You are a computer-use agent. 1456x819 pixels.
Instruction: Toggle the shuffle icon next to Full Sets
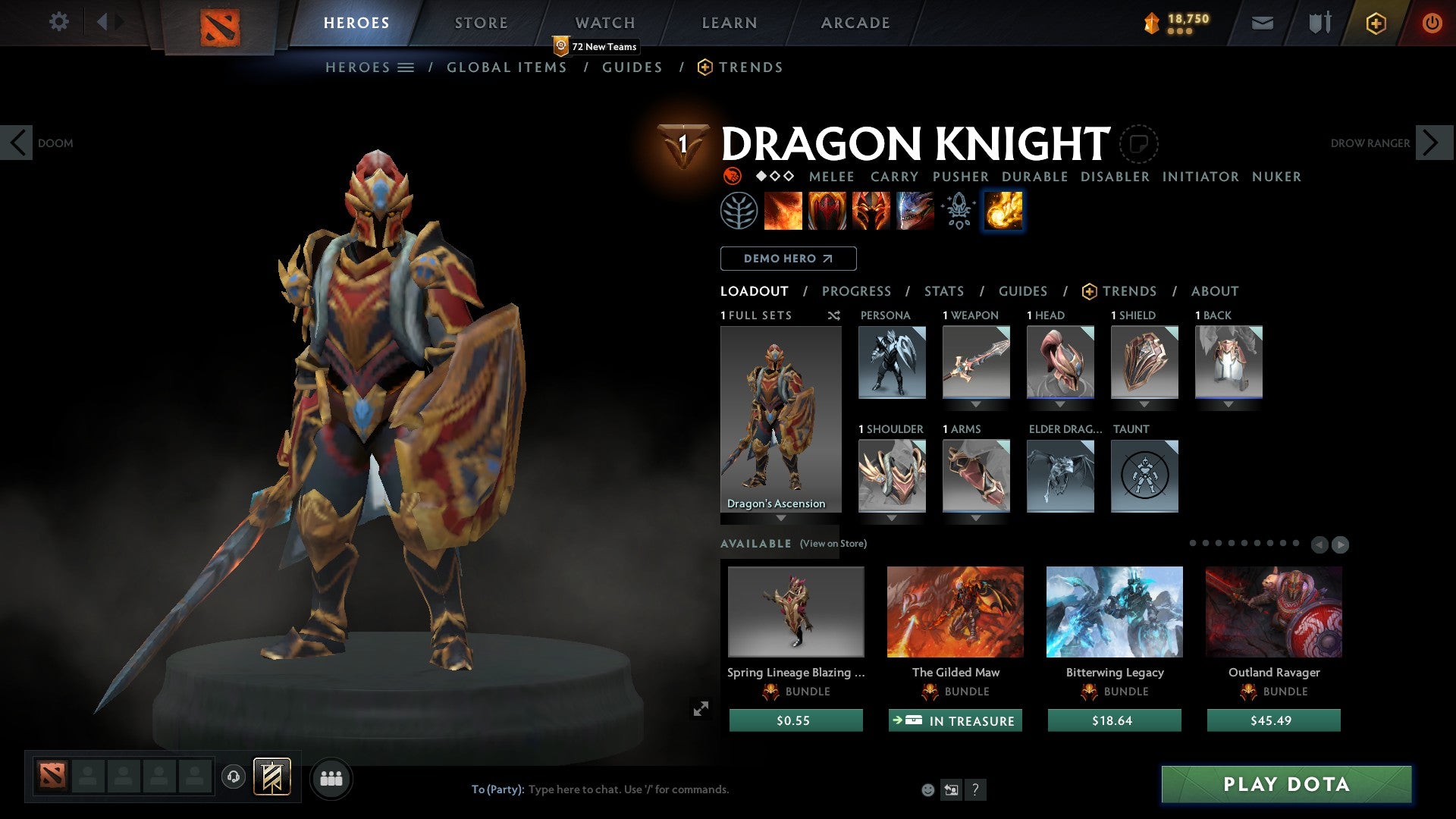[833, 315]
